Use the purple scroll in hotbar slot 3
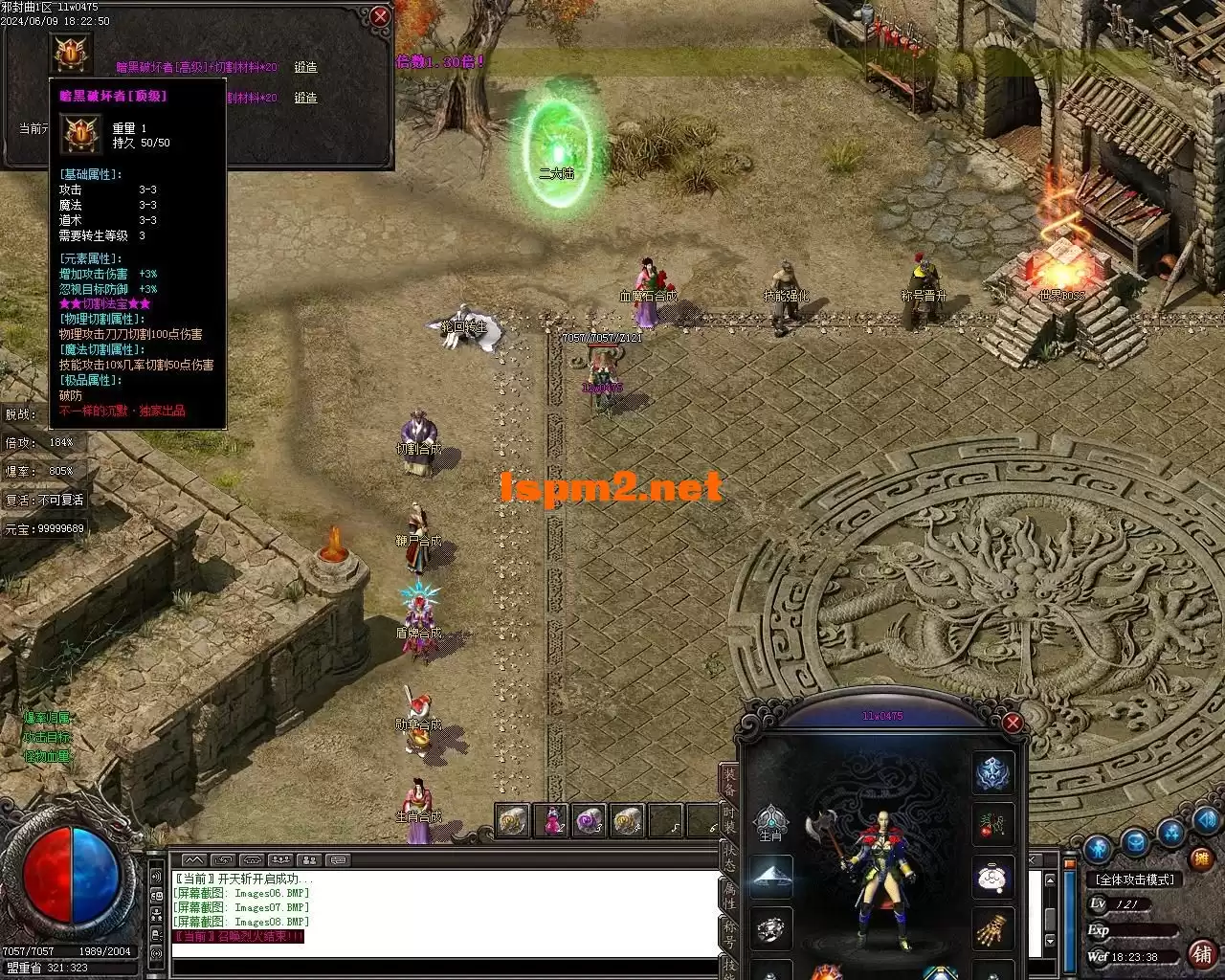The image size is (1225, 980). tap(589, 821)
